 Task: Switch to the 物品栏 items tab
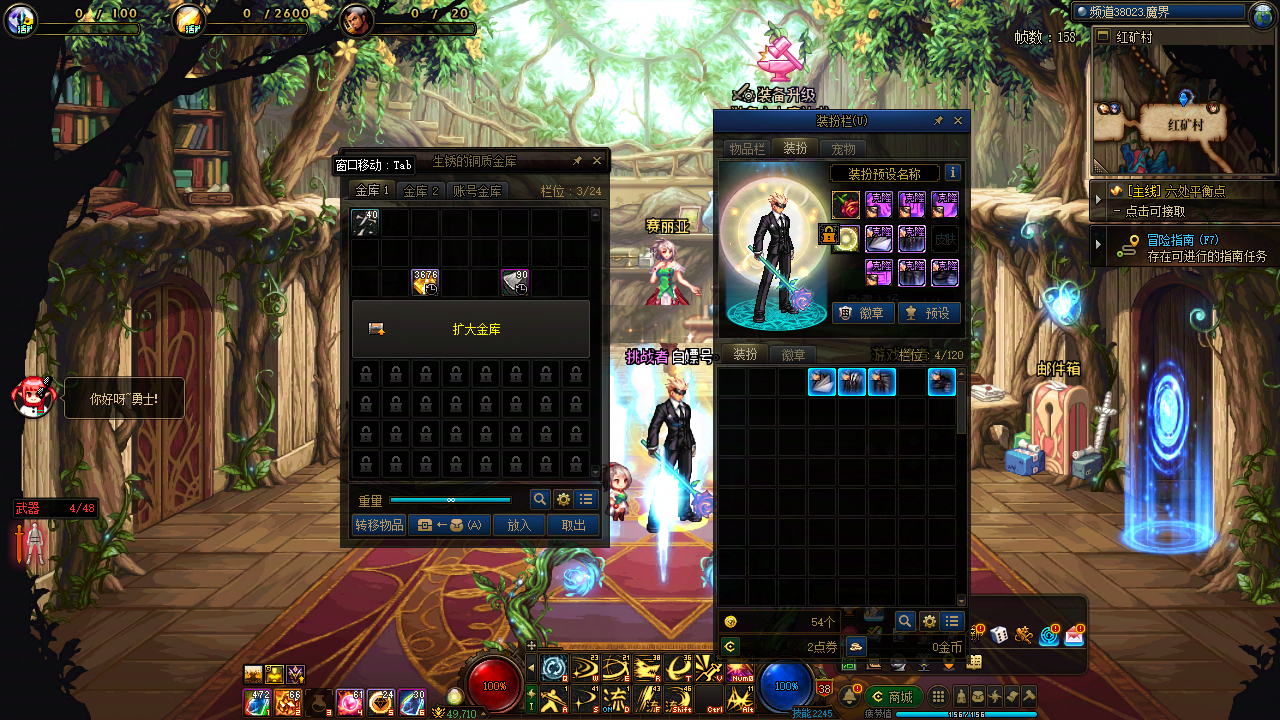[747, 149]
